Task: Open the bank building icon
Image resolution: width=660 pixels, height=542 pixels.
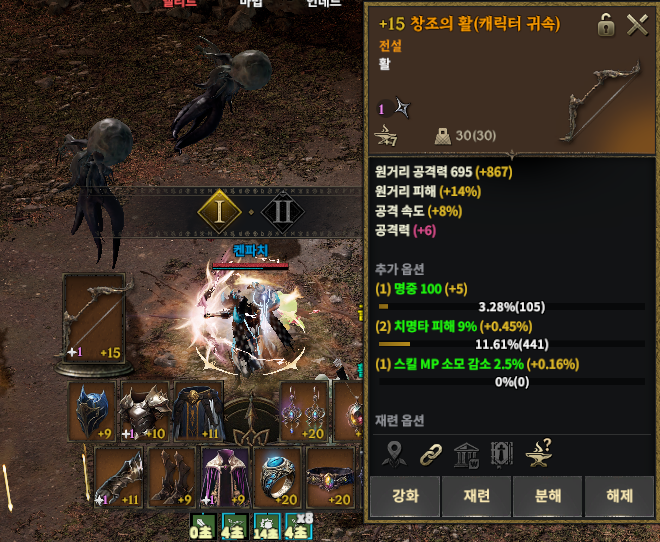Action: (x=465, y=453)
